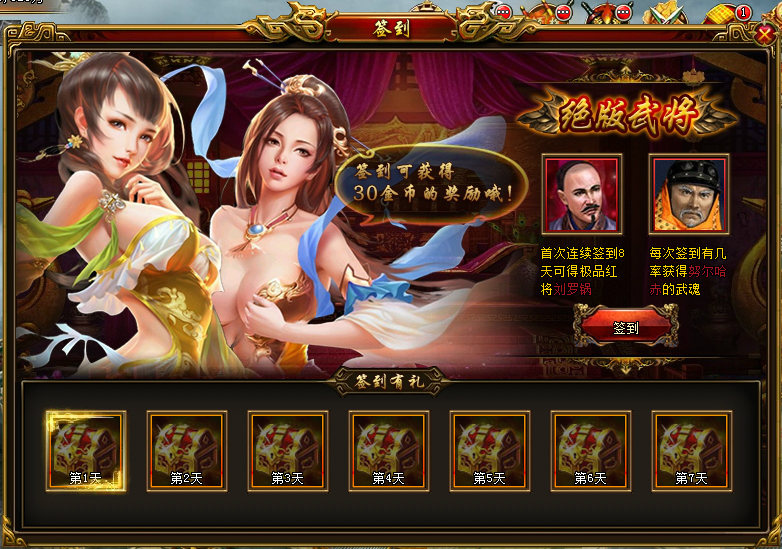782x549 pixels.
Task: Choose the 第3天 reward chest
Action: 288,451
